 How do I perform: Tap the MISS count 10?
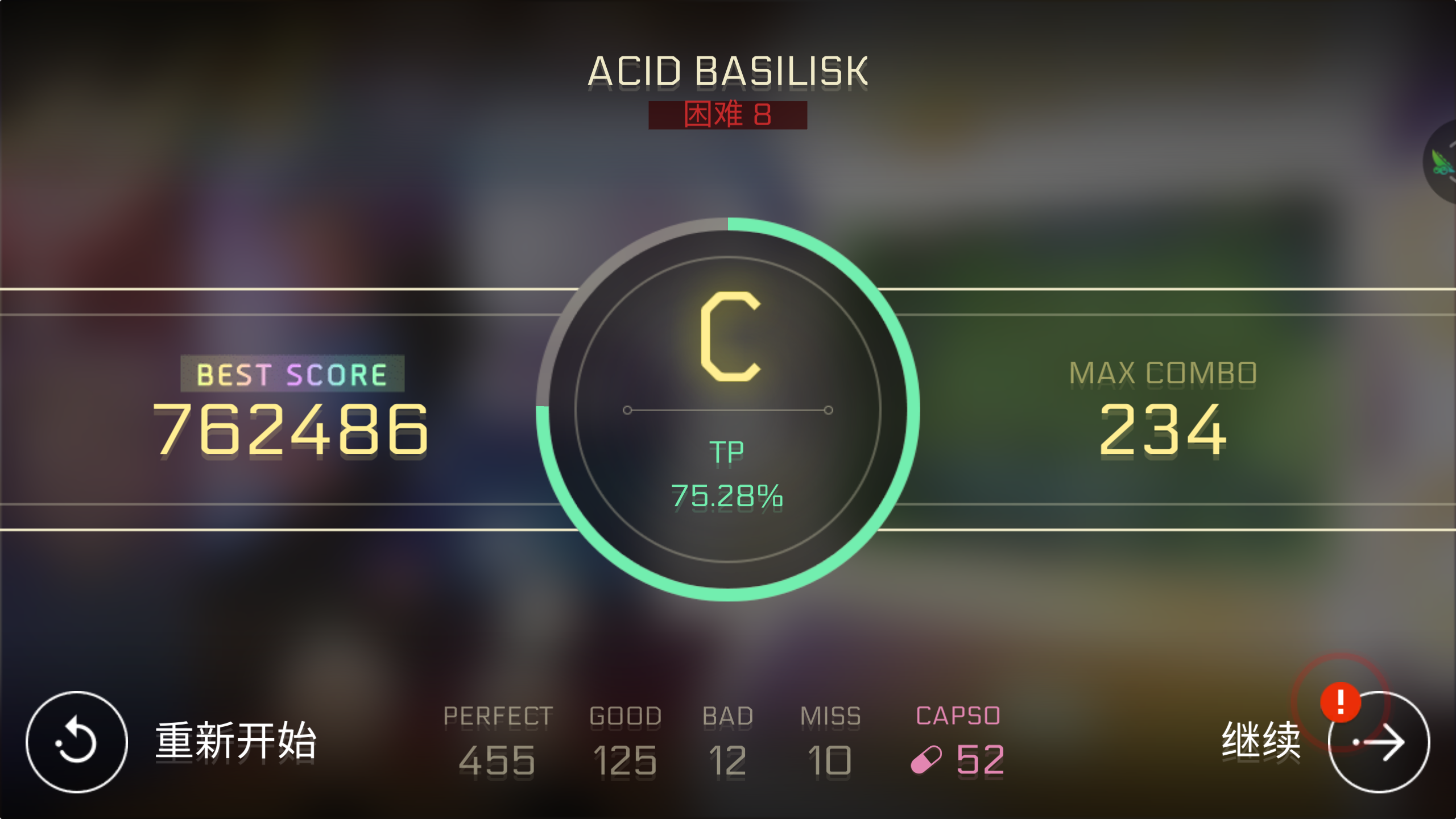(829, 759)
